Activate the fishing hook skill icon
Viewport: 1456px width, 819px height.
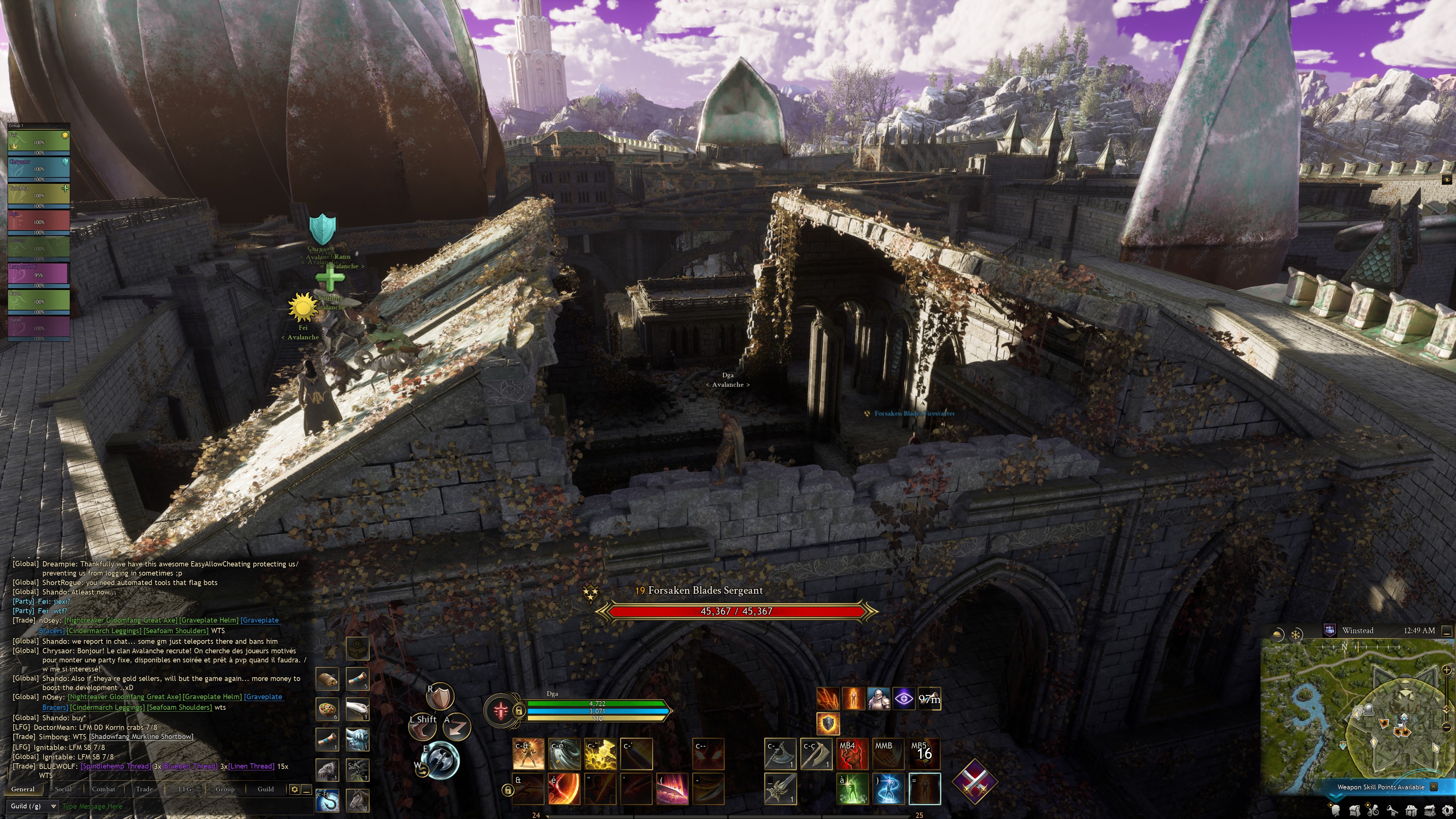[327, 799]
